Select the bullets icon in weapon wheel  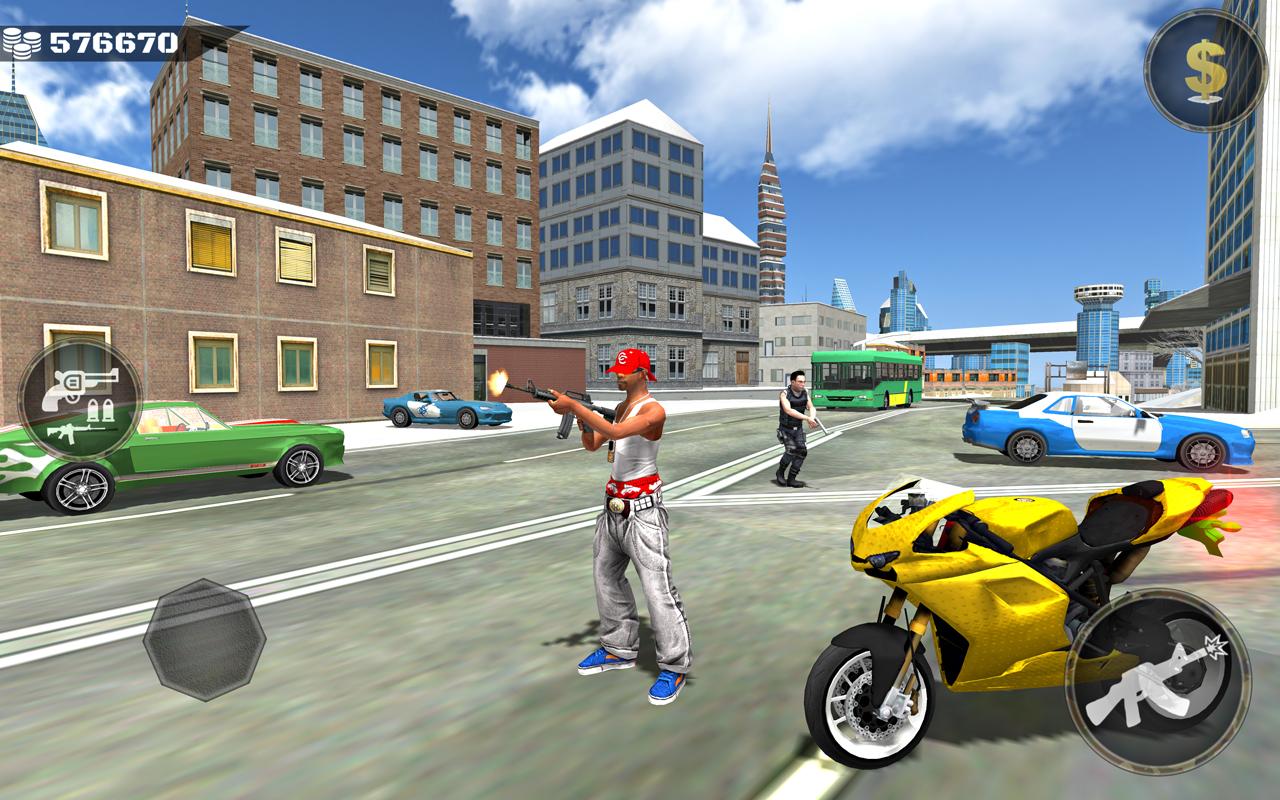[x=100, y=410]
